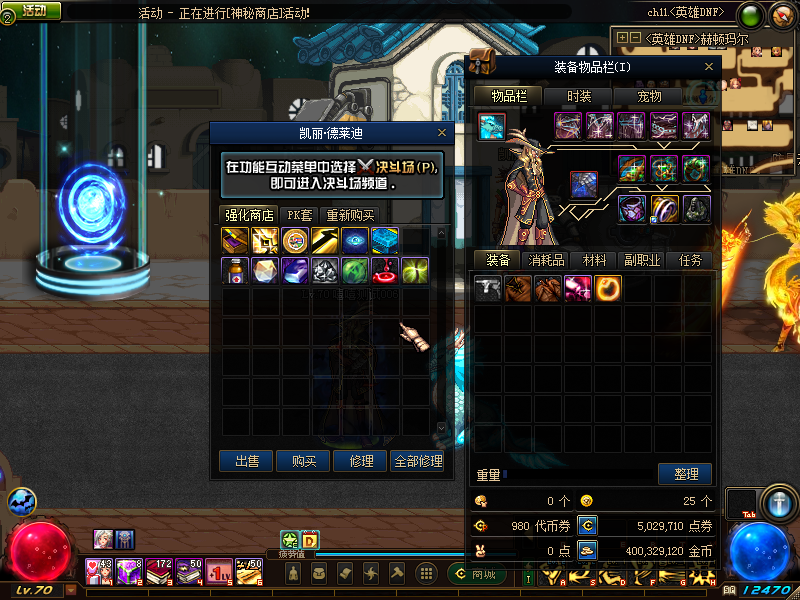Open the 重新购买 (rebuy) tab
The width and height of the screenshot is (800, 600).
coord(350,215)
